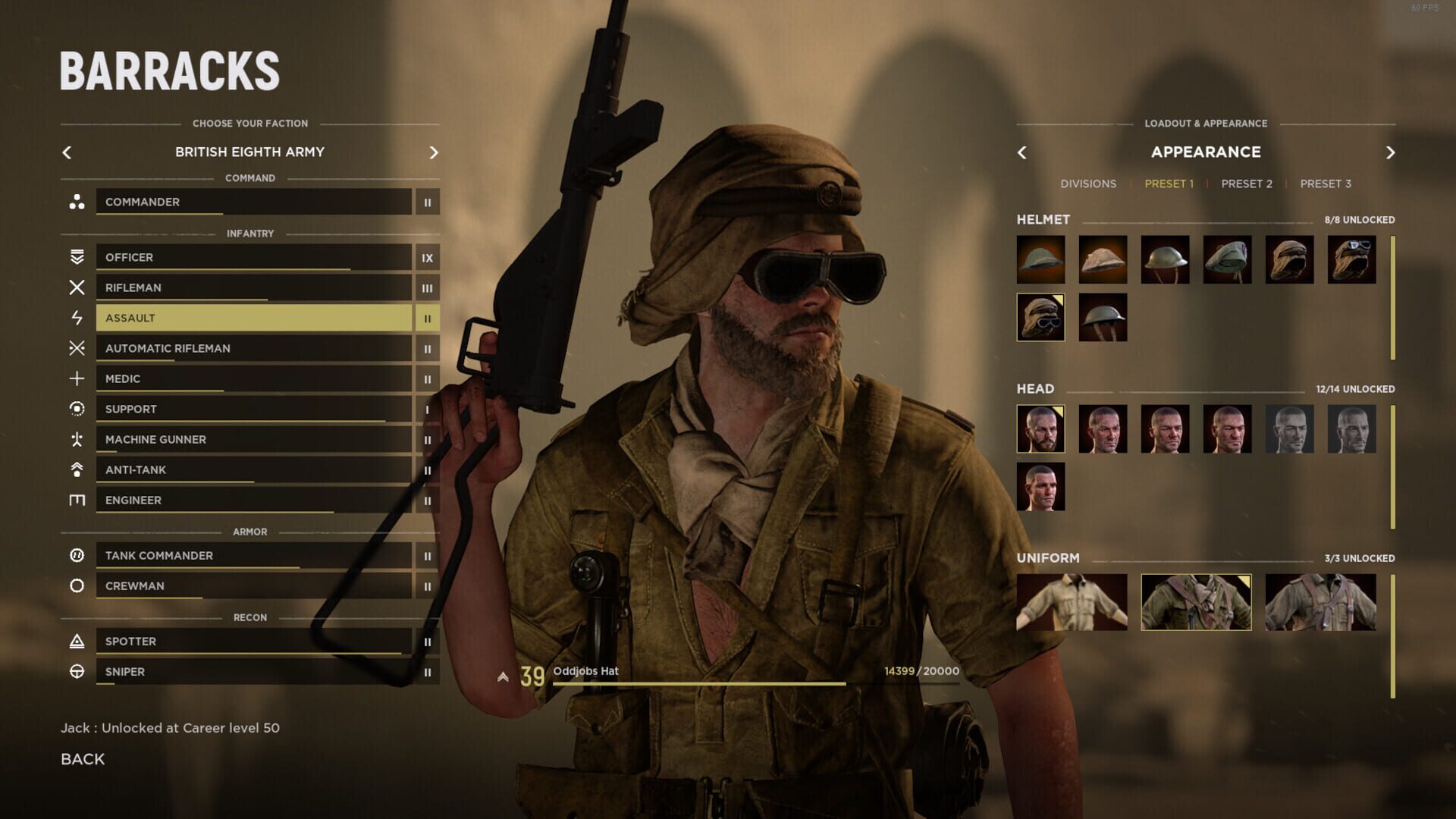Select the Commander role icon
The width and height of the screenshot is (1456, 819).
pyautogui.click(x=77, y=202)
